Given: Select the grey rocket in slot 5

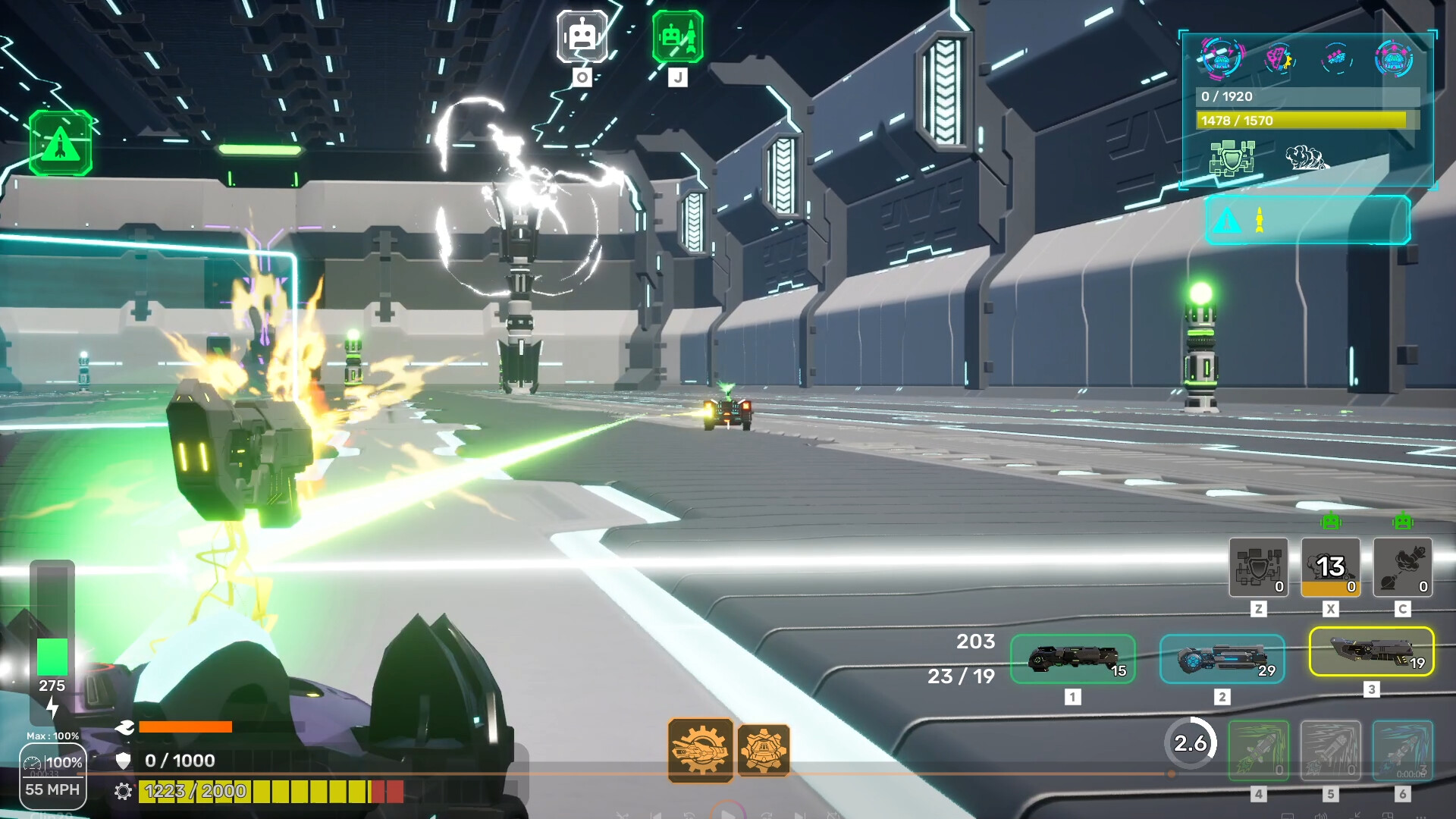Looking at the screenshot, I should pyautogui.click(x=1330, y=751).
